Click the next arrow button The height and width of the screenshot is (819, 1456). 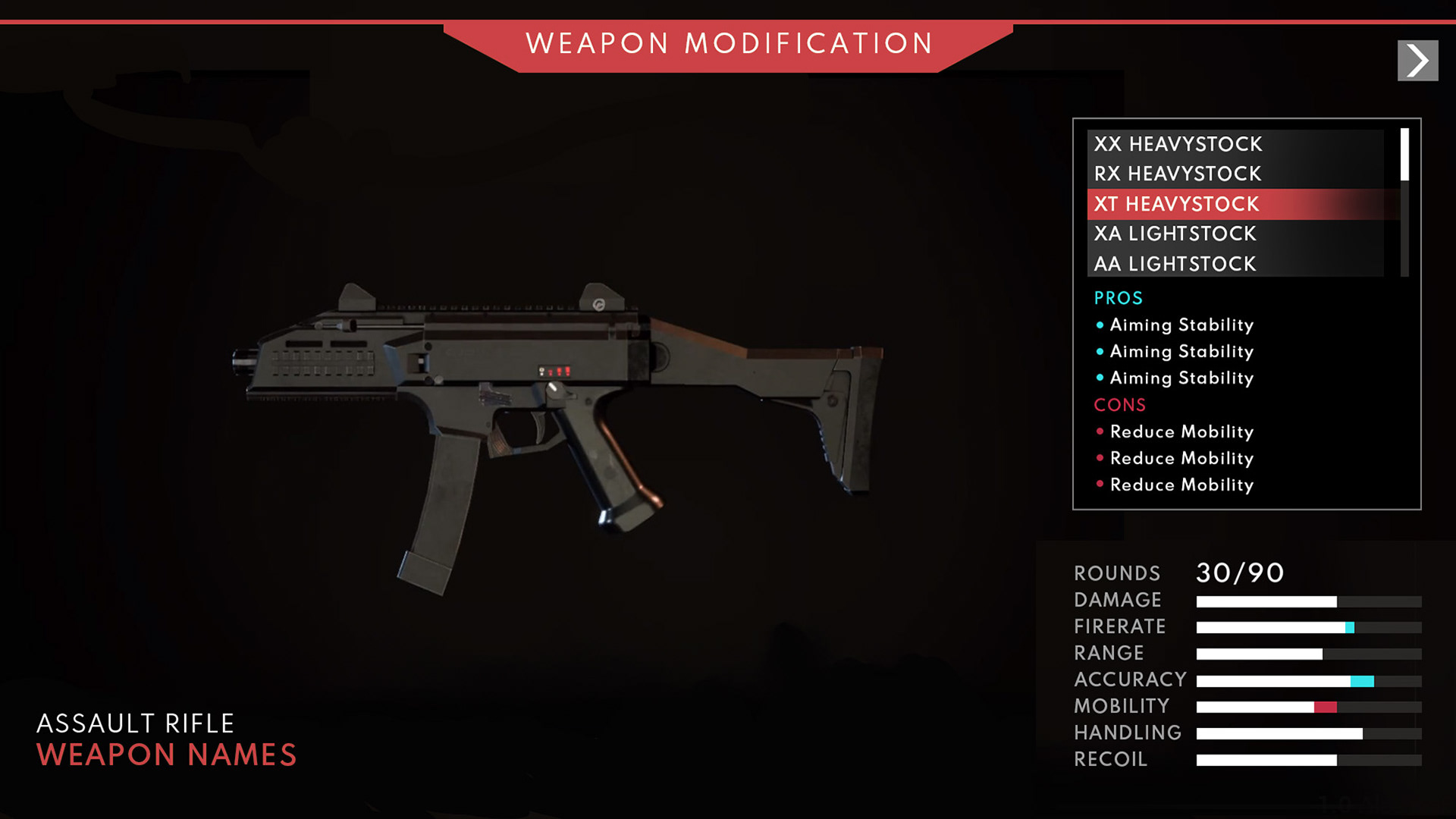pos(1417,61)
